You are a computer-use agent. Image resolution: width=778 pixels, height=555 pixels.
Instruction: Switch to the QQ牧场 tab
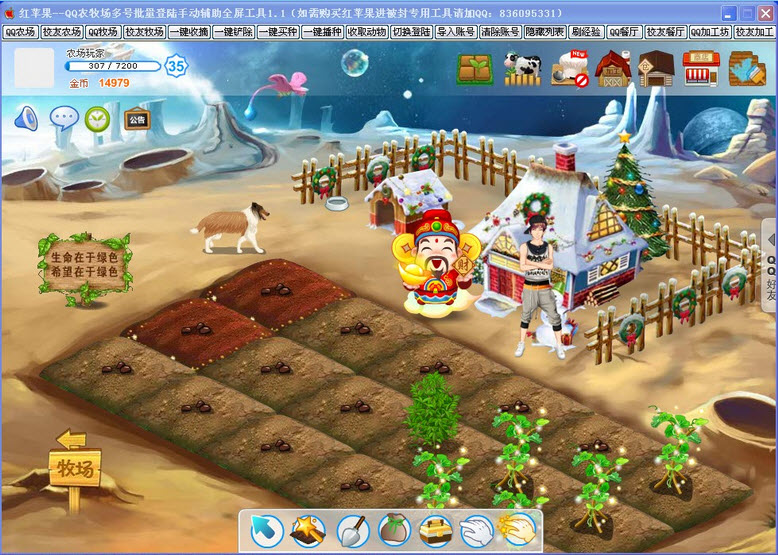point(103,32)
